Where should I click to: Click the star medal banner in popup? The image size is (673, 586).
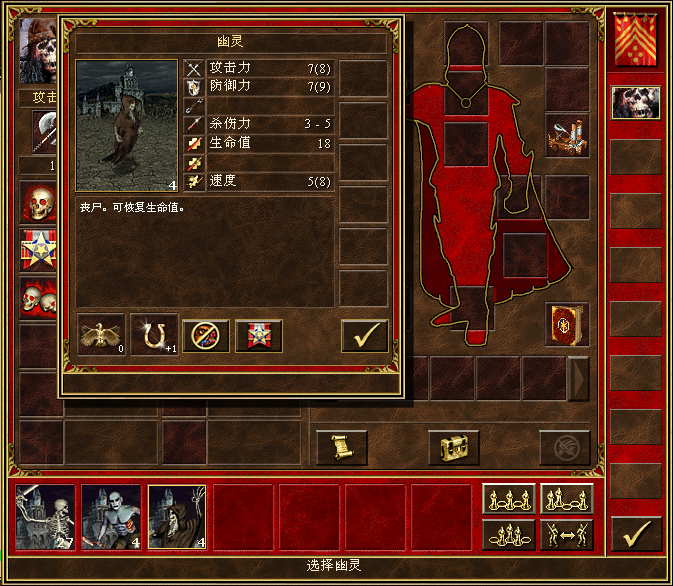(x=258, y=336)
